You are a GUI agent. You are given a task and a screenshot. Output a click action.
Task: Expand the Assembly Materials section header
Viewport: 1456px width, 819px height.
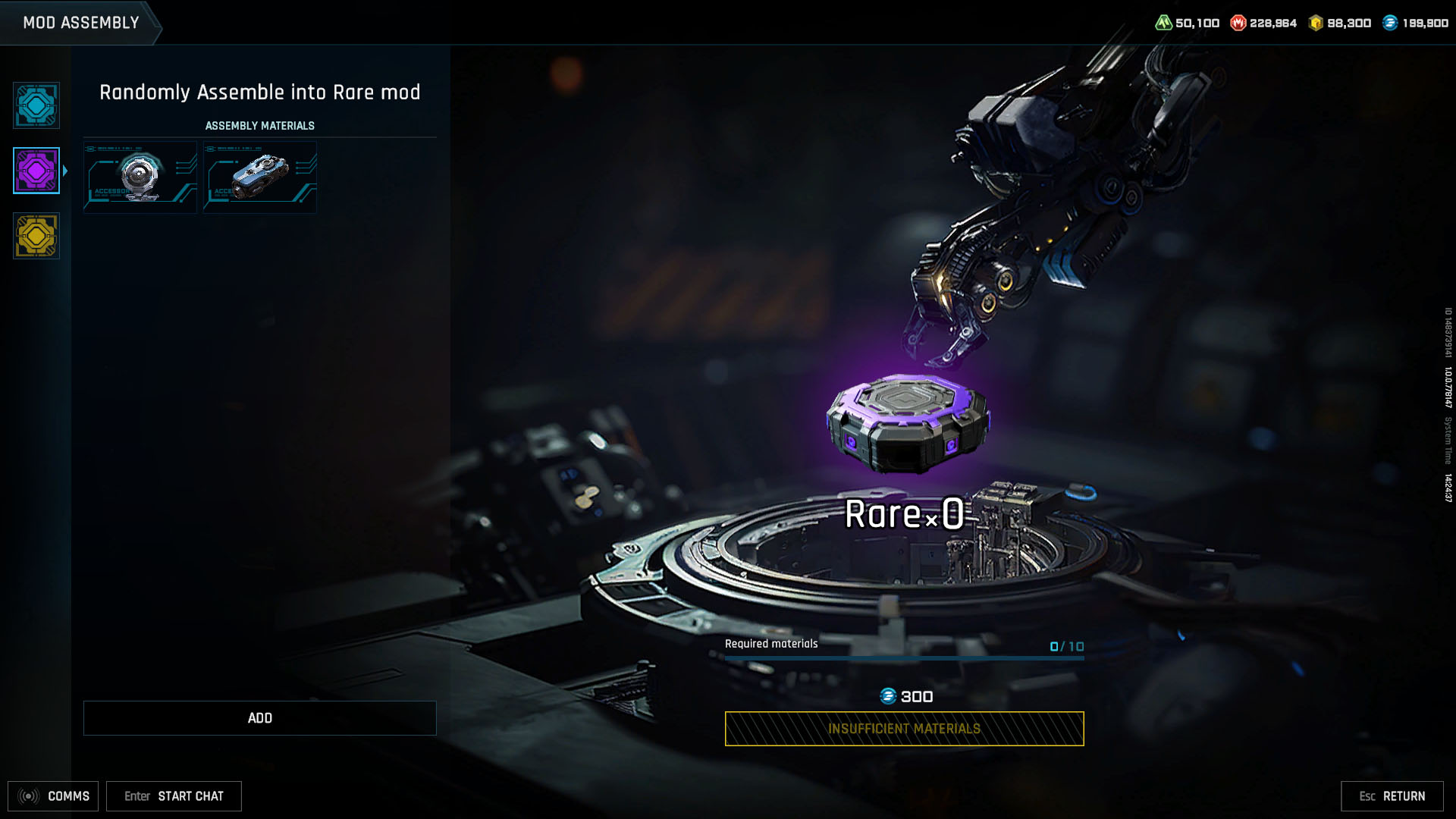[259, 125]
